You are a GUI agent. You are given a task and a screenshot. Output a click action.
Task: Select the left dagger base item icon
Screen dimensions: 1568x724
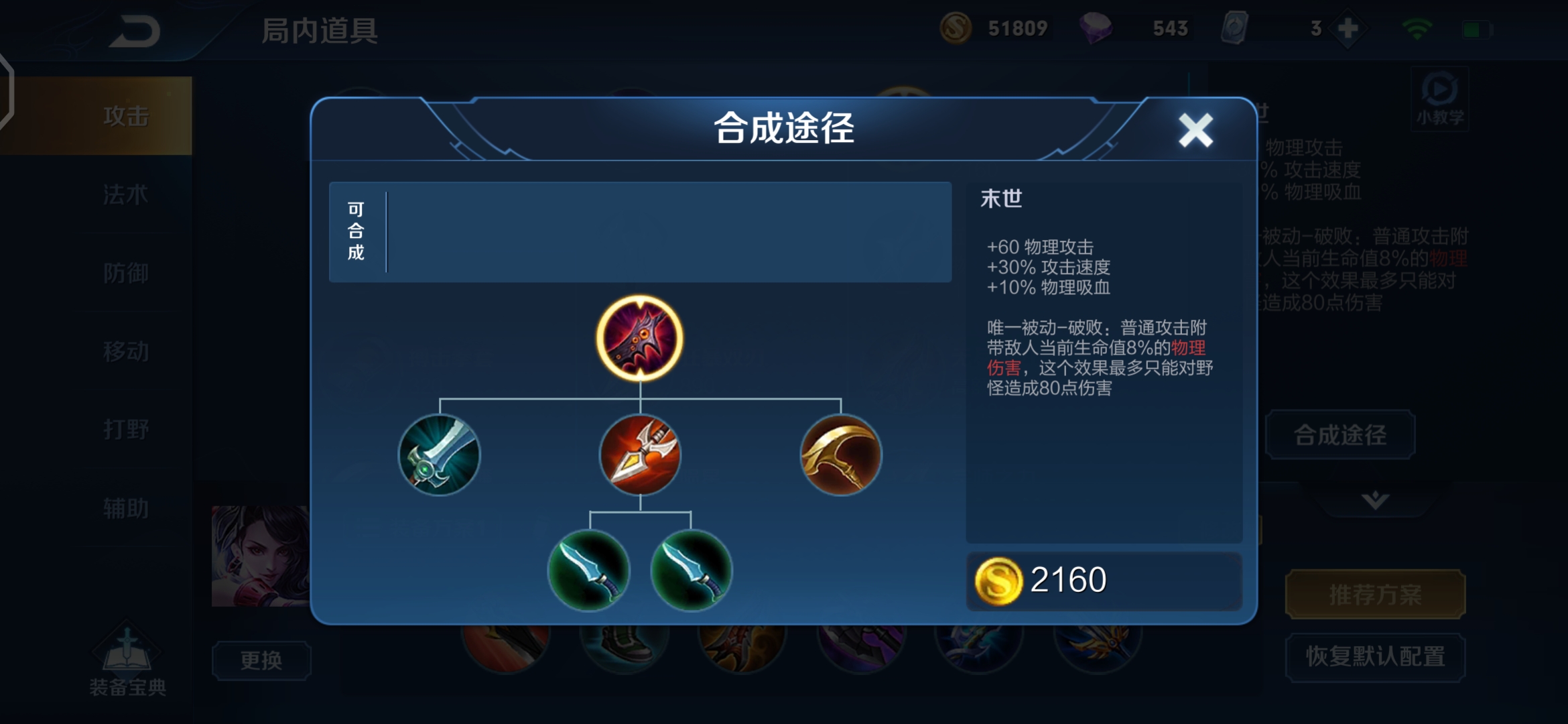pyautogui.click(x=590, y=571)
